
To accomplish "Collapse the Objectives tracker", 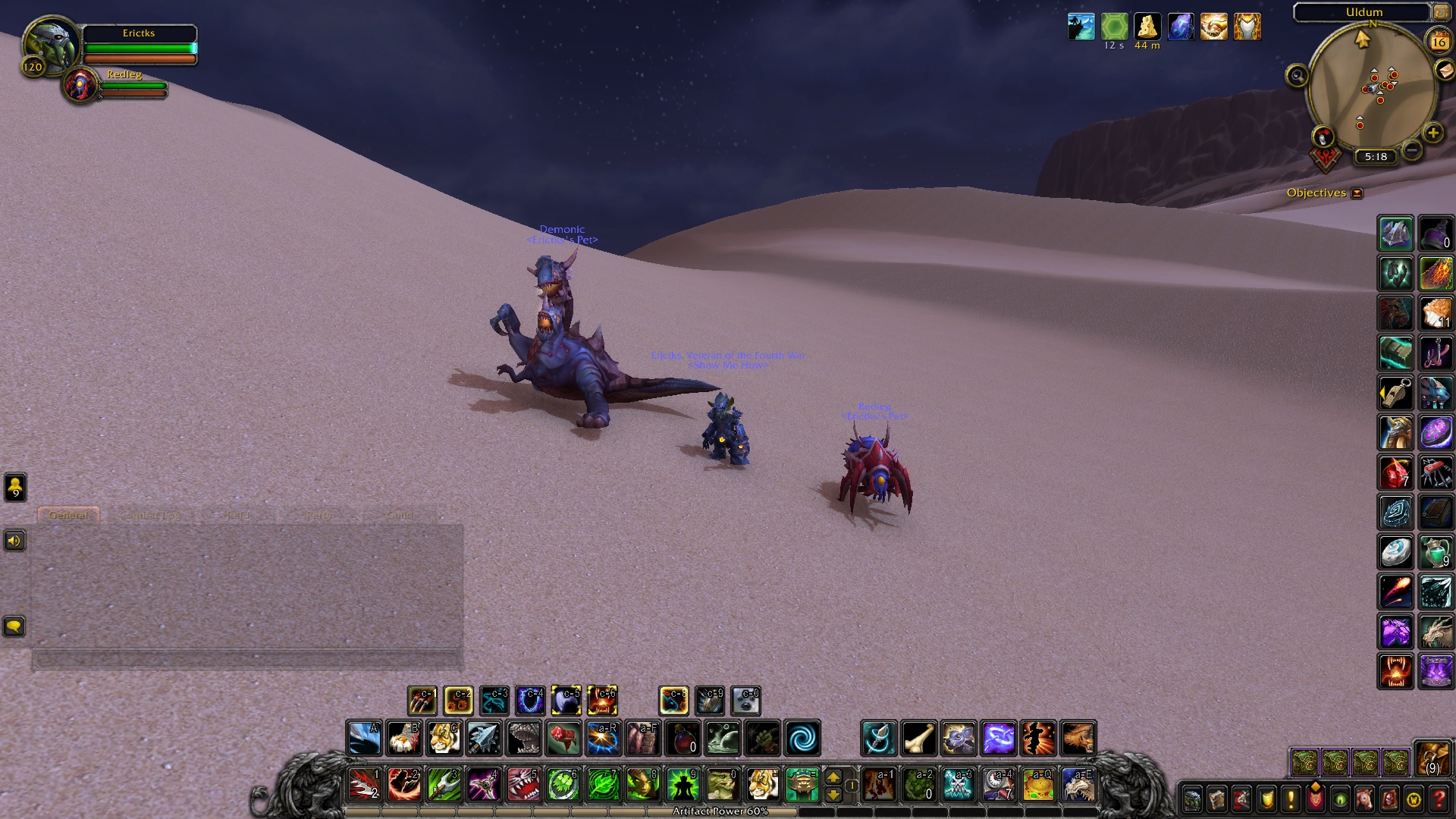I will click(1355, 193).
